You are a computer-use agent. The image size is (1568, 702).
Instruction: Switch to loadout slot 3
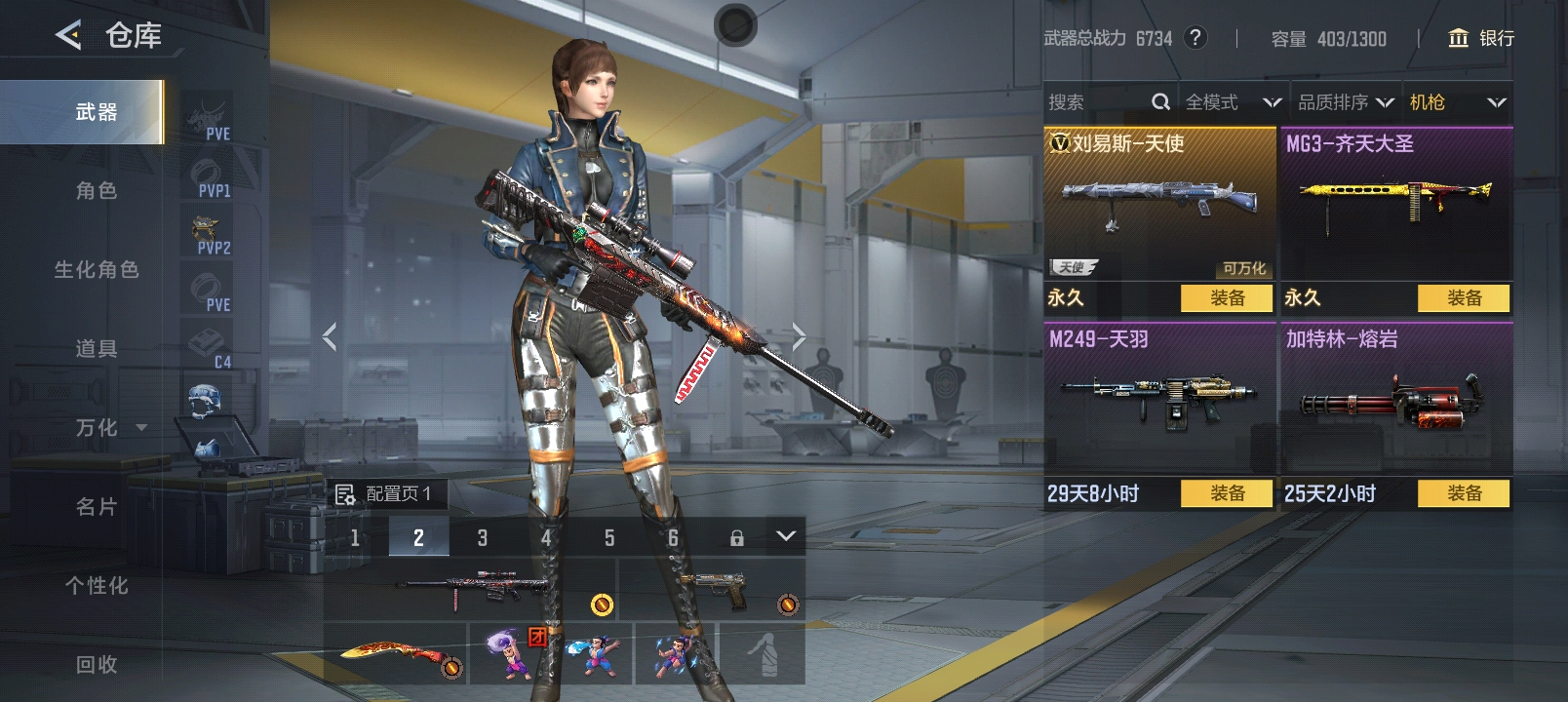[482, 537]
